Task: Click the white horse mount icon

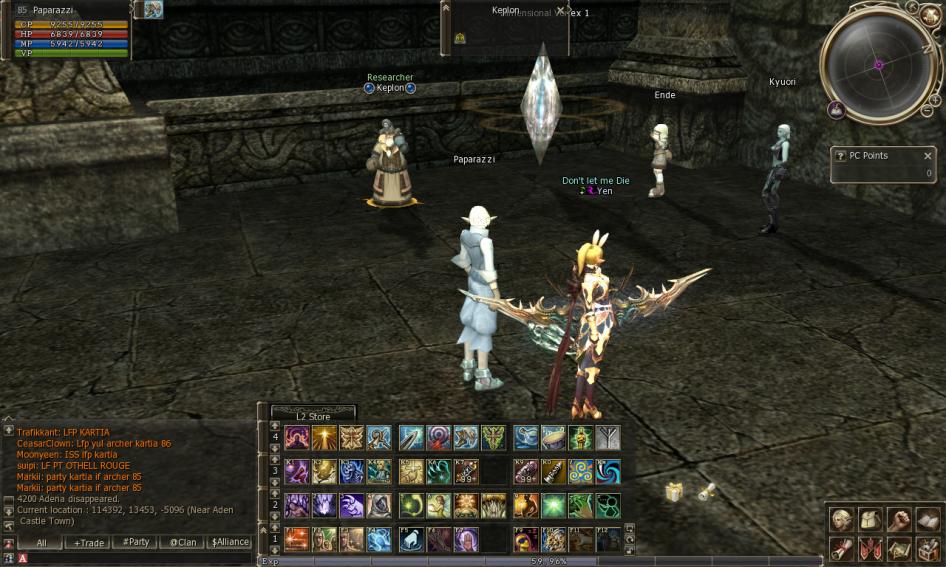Action: click(411, 540)
